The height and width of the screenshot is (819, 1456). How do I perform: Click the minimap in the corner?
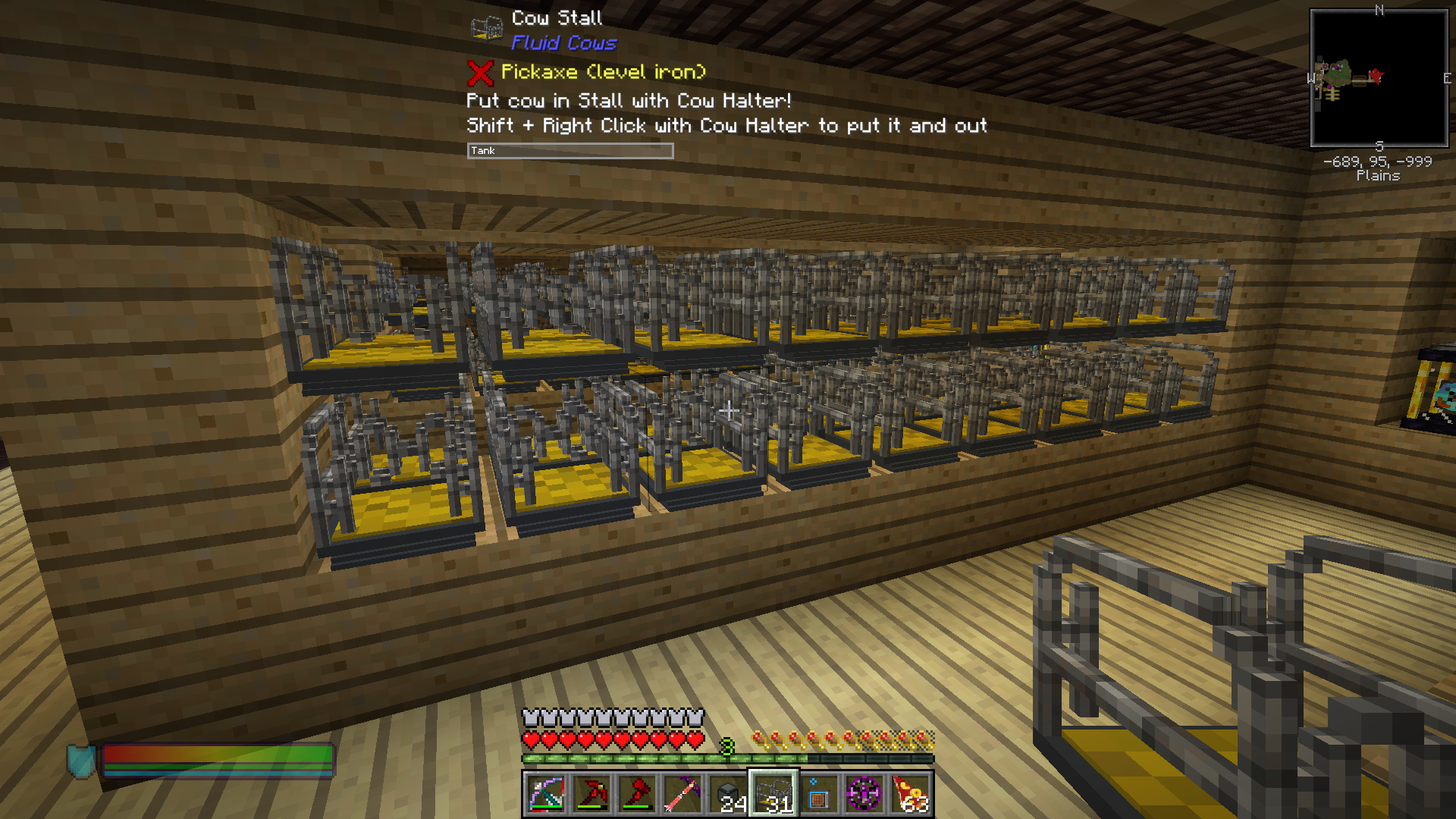click(x=1379, y=78)
